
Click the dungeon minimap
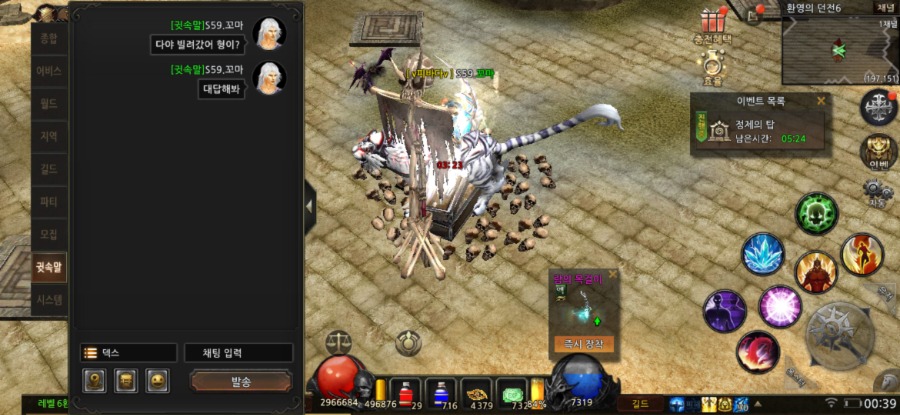(x=838, y=48)
